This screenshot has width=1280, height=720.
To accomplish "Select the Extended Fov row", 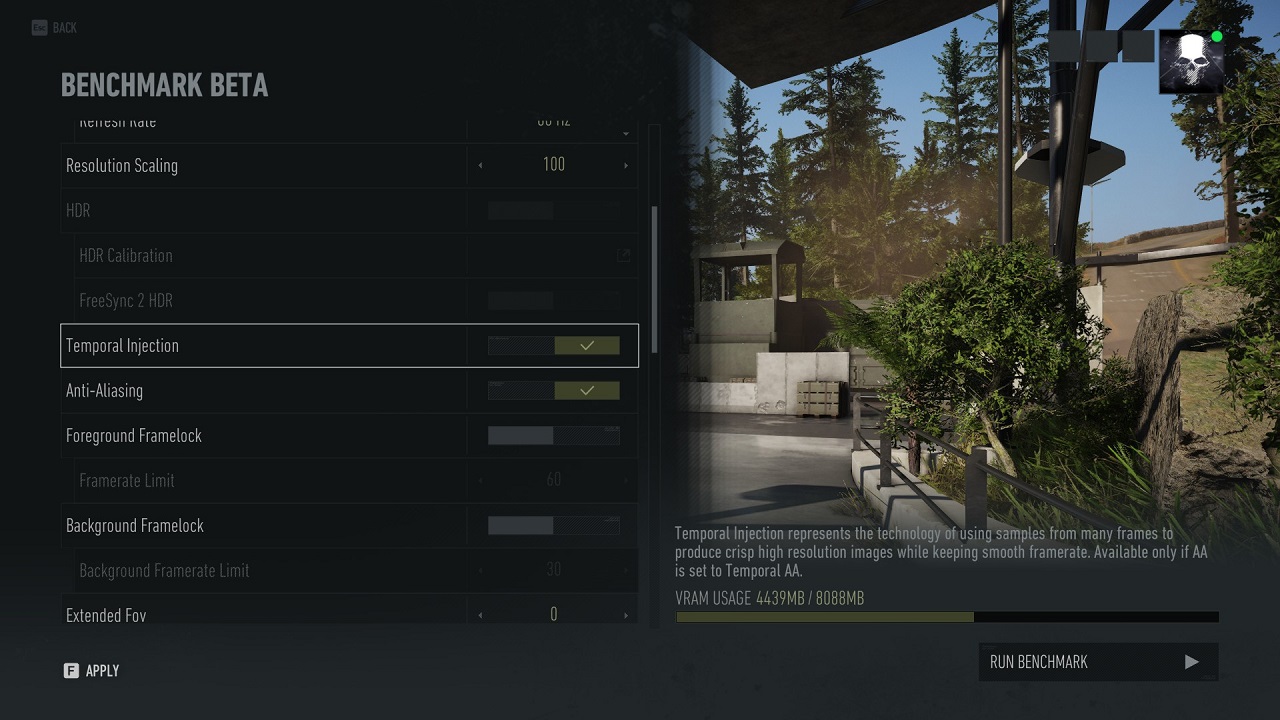I will point(260,614).
